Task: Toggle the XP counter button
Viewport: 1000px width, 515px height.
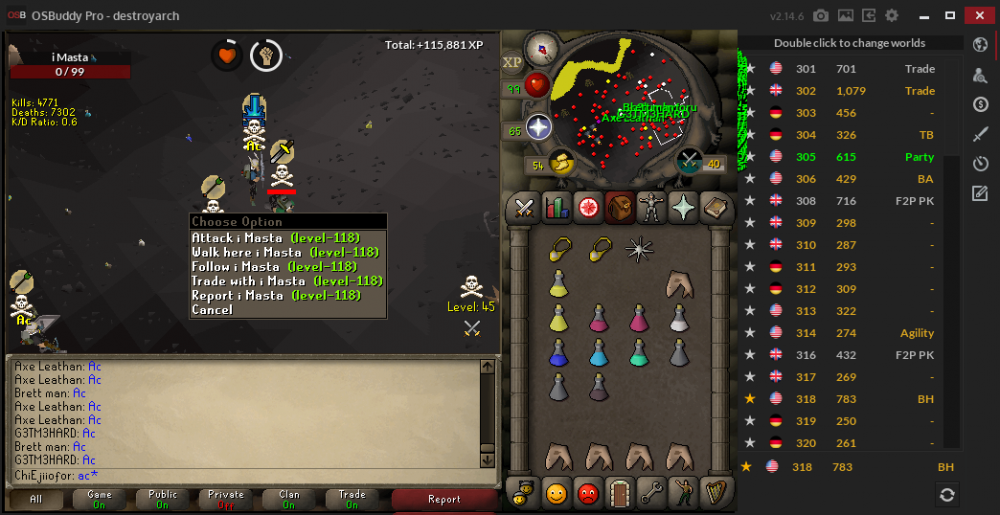Action: [513, 62]
